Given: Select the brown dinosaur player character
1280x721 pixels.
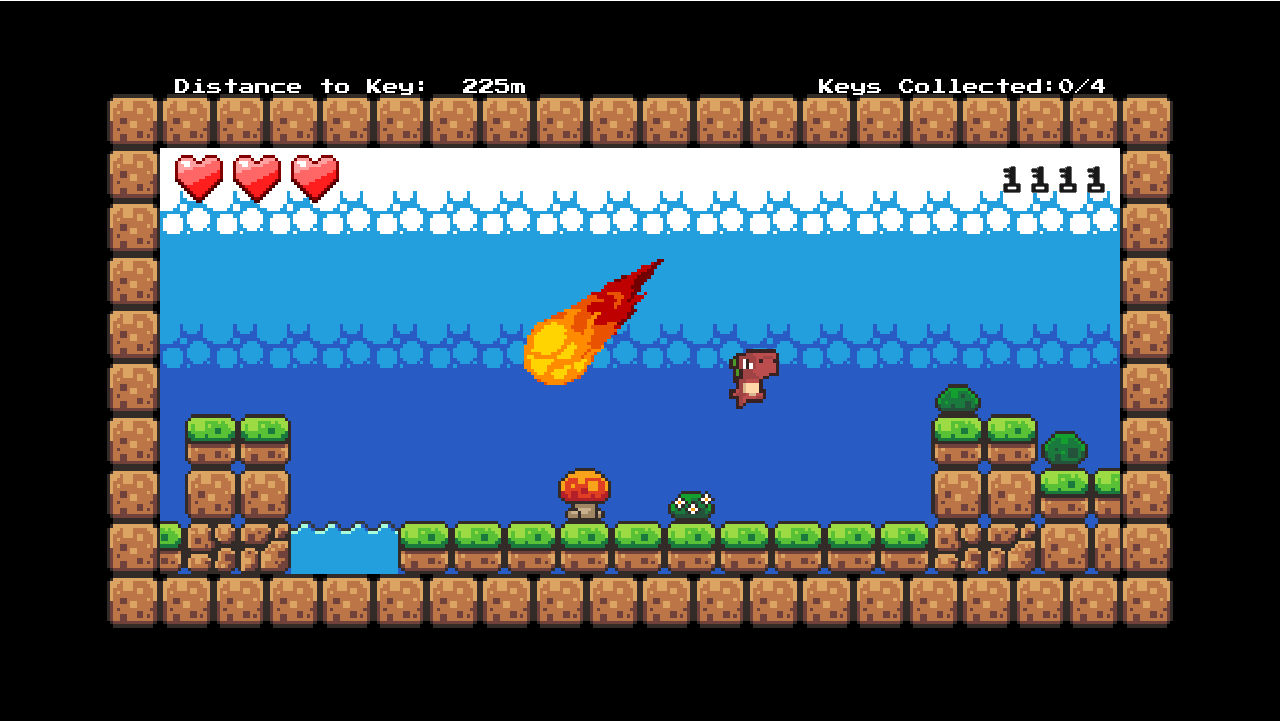Looking at the screenshot, I should tap(753, 380).
